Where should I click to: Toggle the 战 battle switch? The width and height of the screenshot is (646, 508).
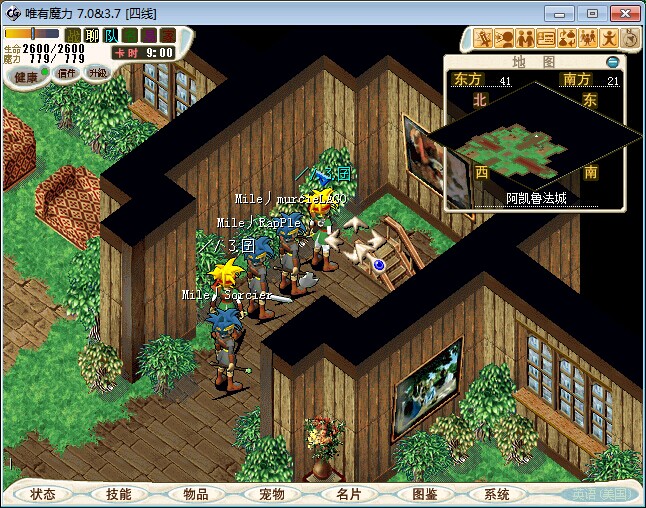pos(72,35)
